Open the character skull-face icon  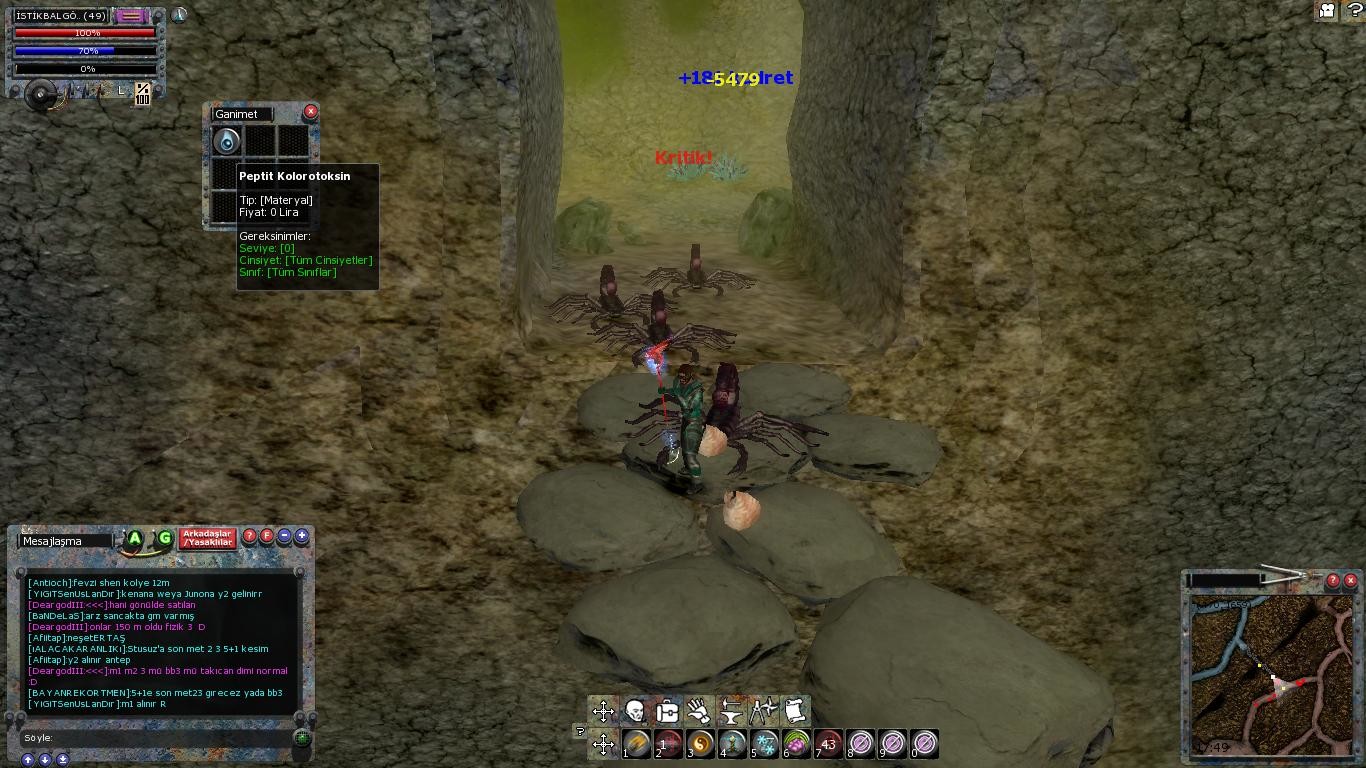pyautogui.click(x=635, y=711)
